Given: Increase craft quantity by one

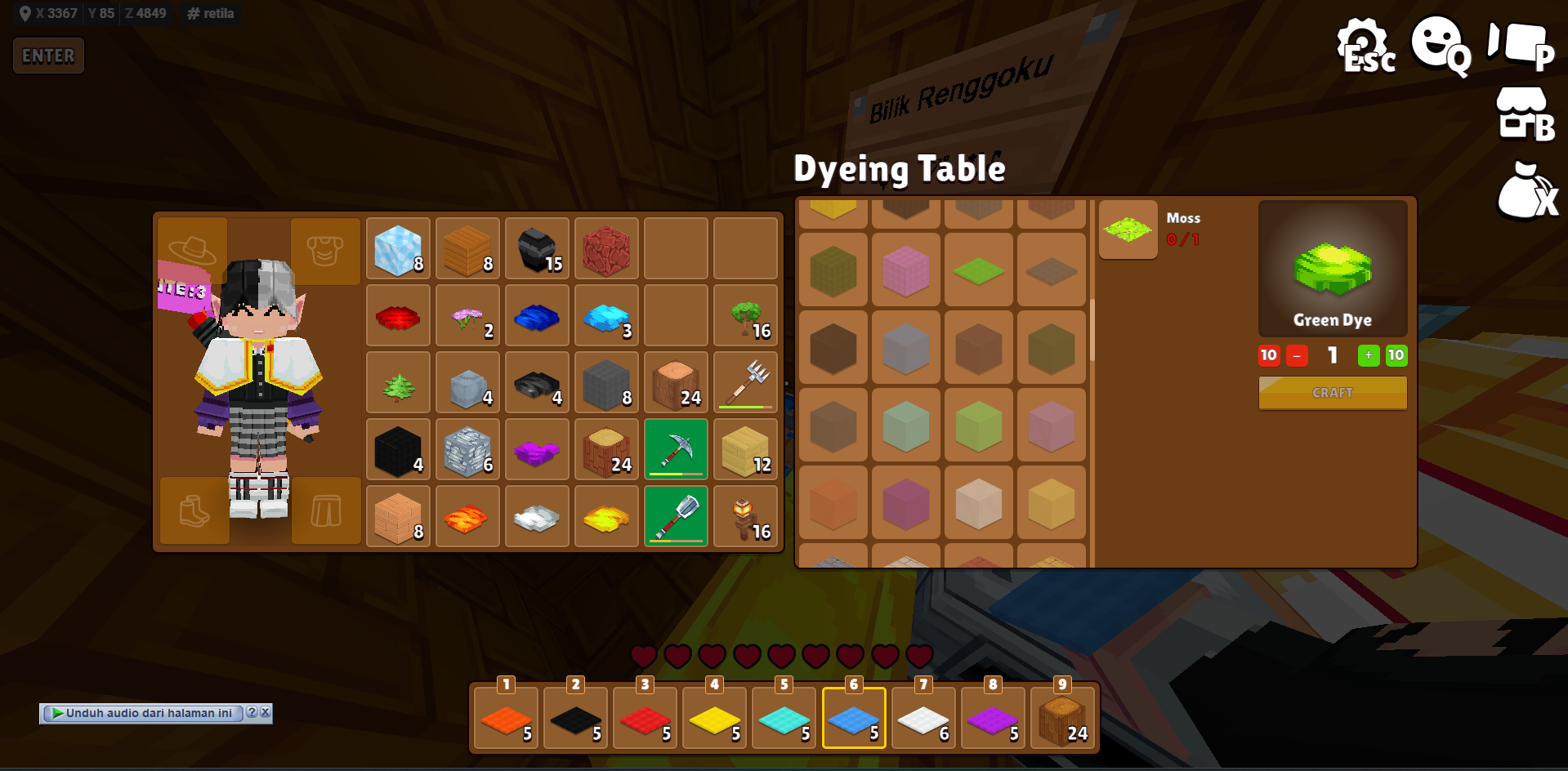Looking at the screenshot, I should pos(1369,355).
